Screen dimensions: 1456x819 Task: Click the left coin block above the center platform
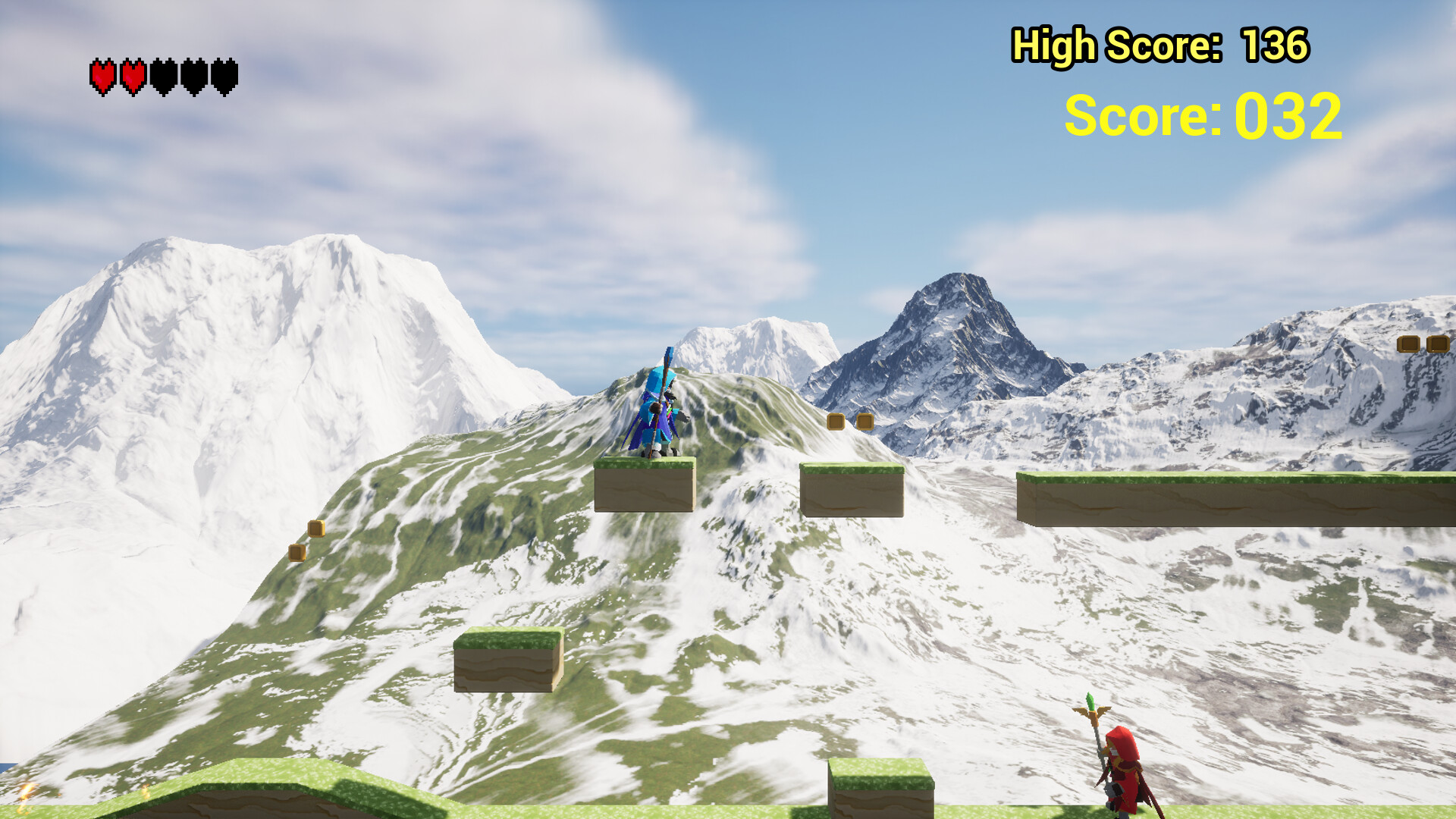coord(837,422)
